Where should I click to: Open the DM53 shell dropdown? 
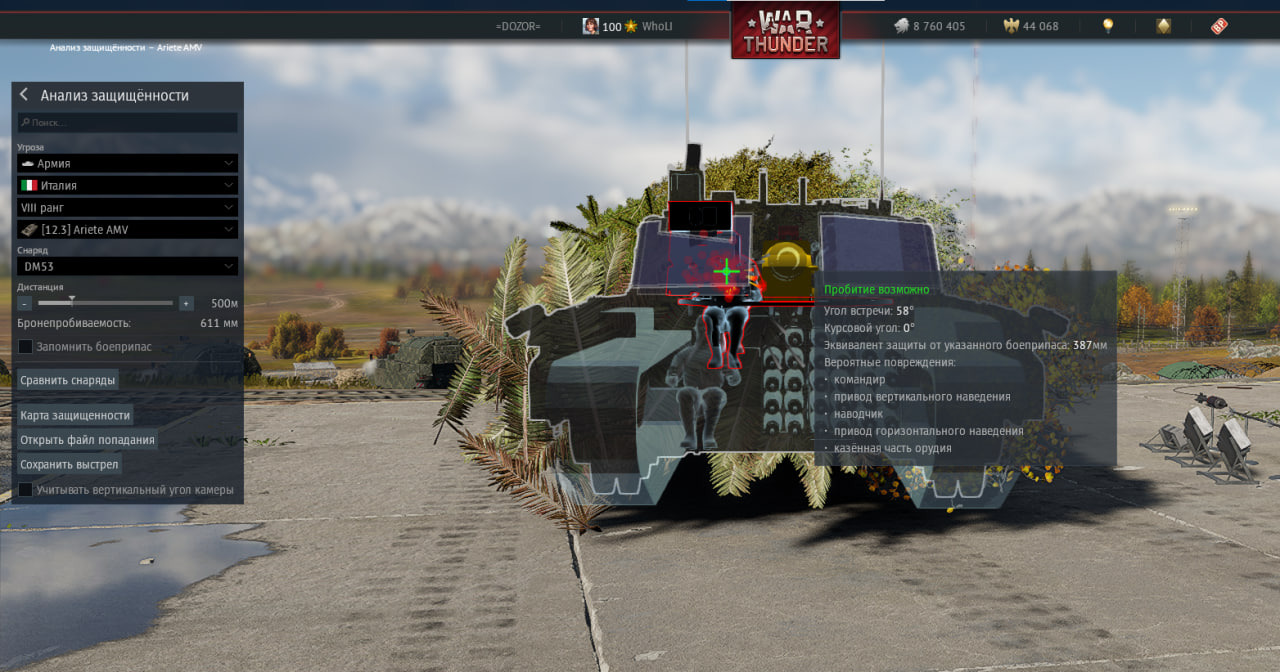pyautogui.click(x=128, y=266)
